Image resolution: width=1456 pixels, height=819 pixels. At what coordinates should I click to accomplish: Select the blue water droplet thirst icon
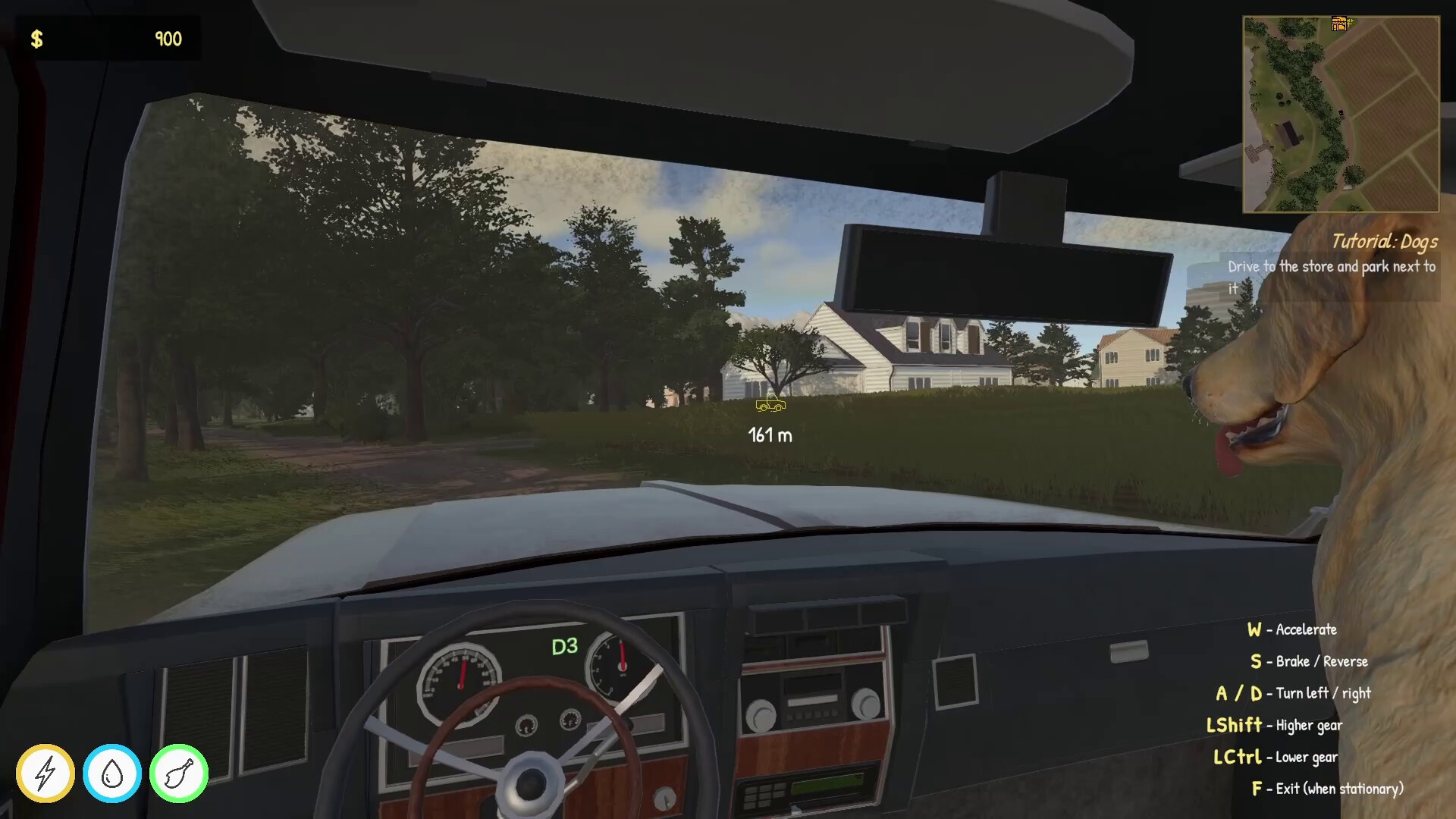[x=111, y=773]
